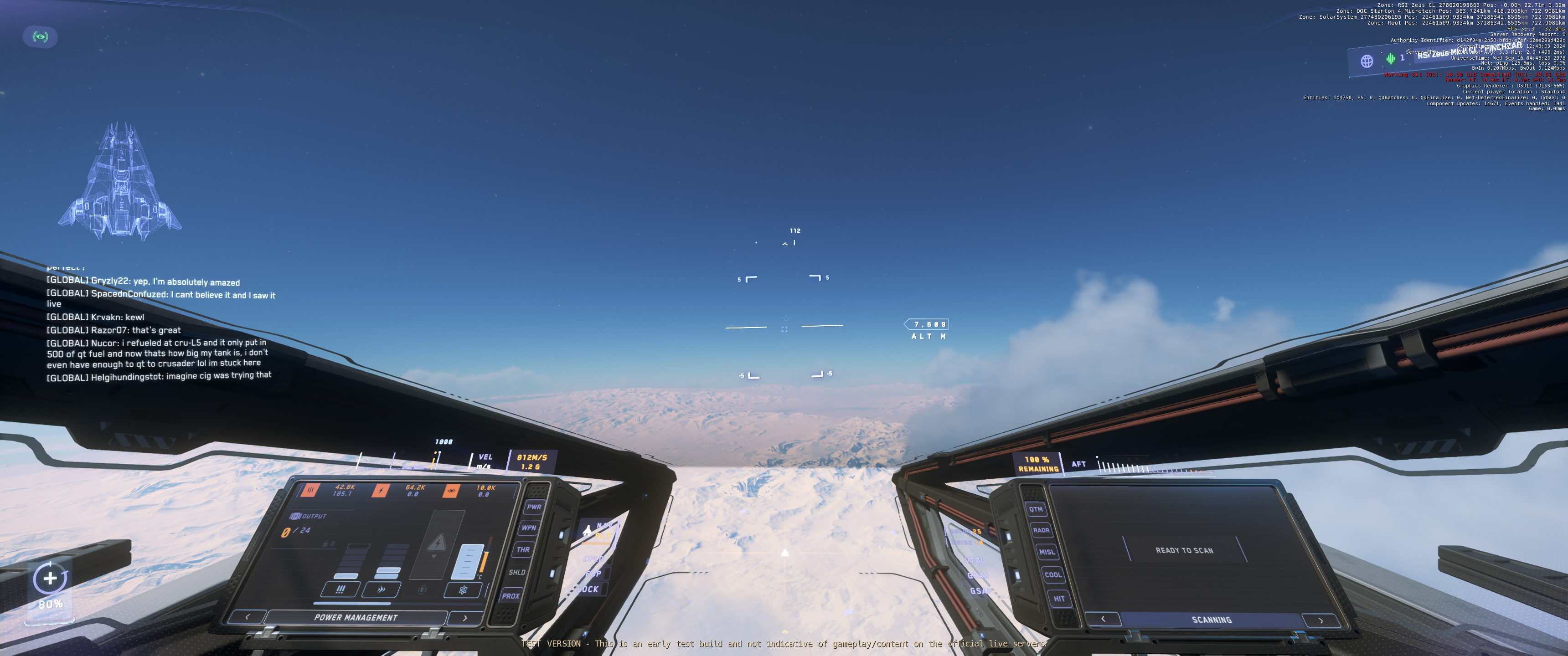Open previous panel left of POWER MANAGEMENT
1568x656 pixels.
click(248, 616)
